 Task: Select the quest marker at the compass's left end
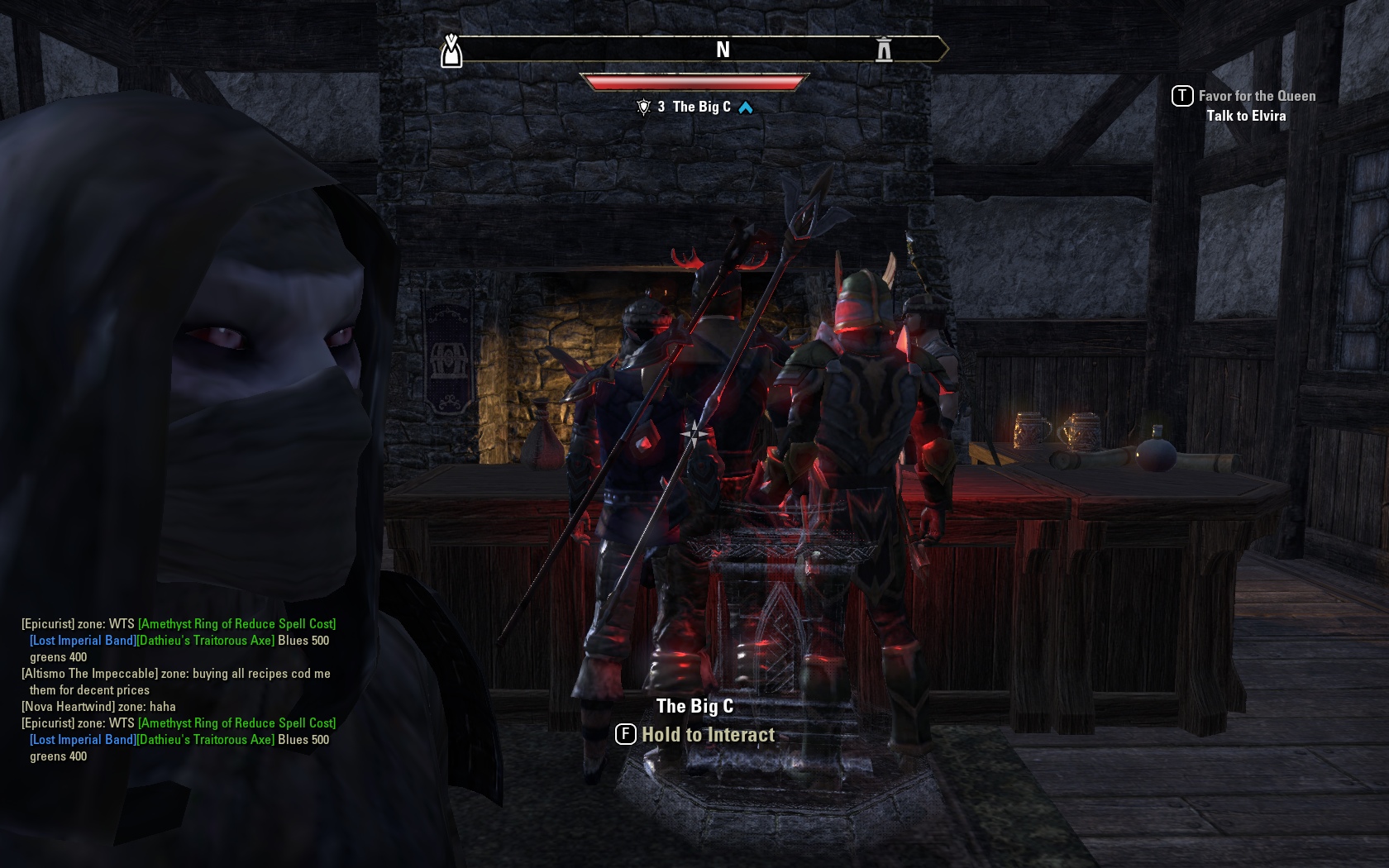[451, 51]
